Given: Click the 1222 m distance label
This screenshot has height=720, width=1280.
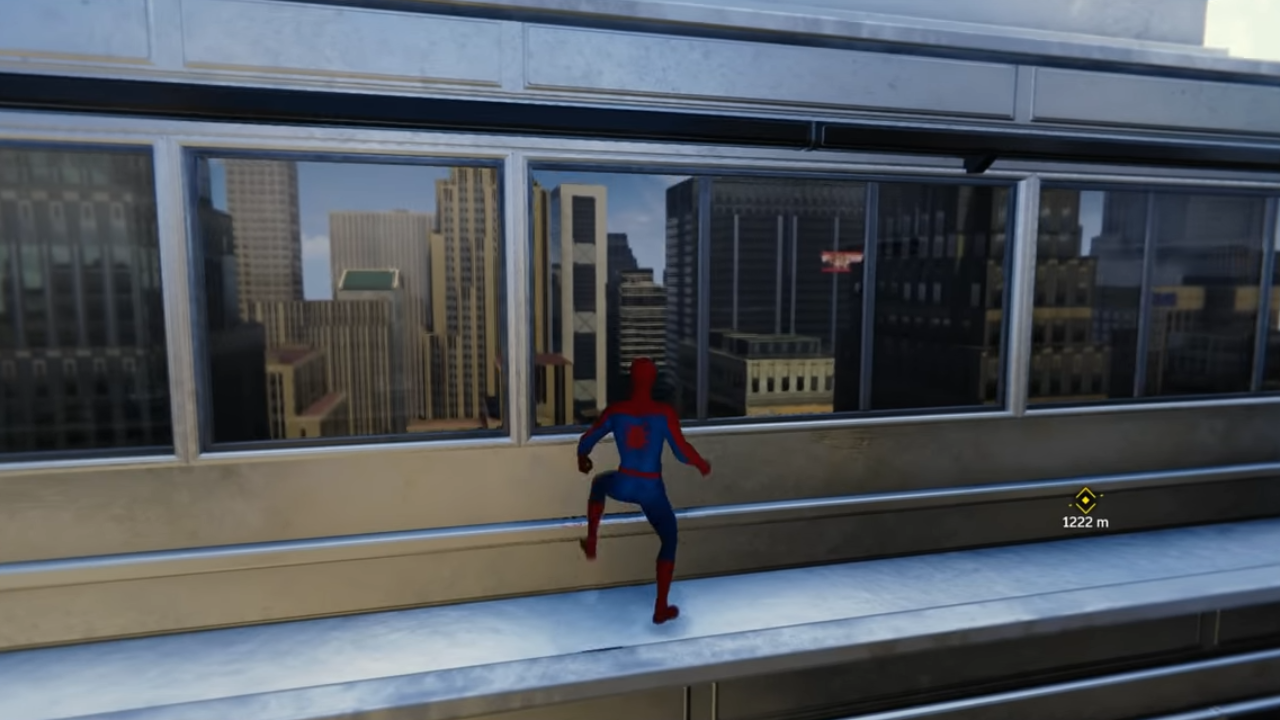Looking at the screenshot, I should coord(1085,520).
